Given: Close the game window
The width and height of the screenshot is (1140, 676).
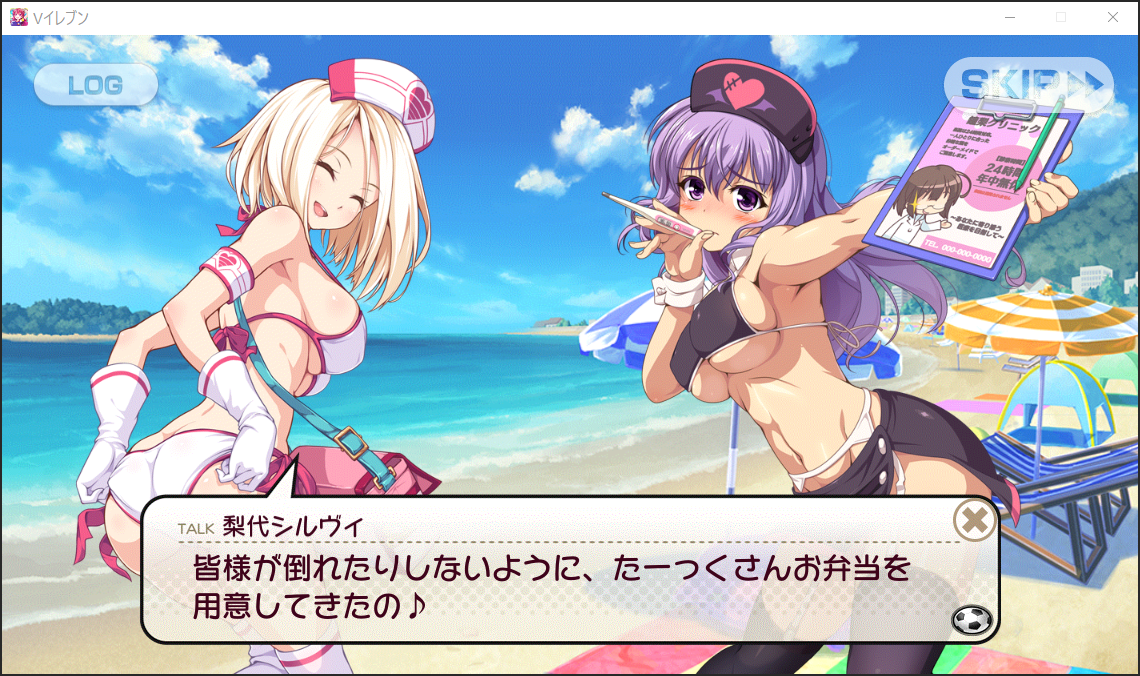Looking at the screenshot, I should (1113, 17).
